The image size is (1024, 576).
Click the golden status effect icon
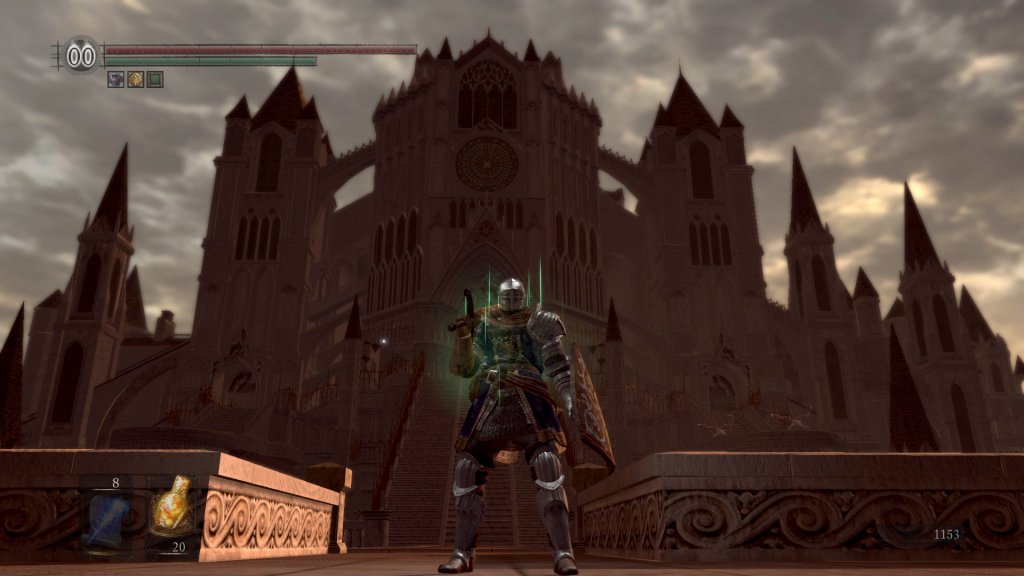click(135, 79)
